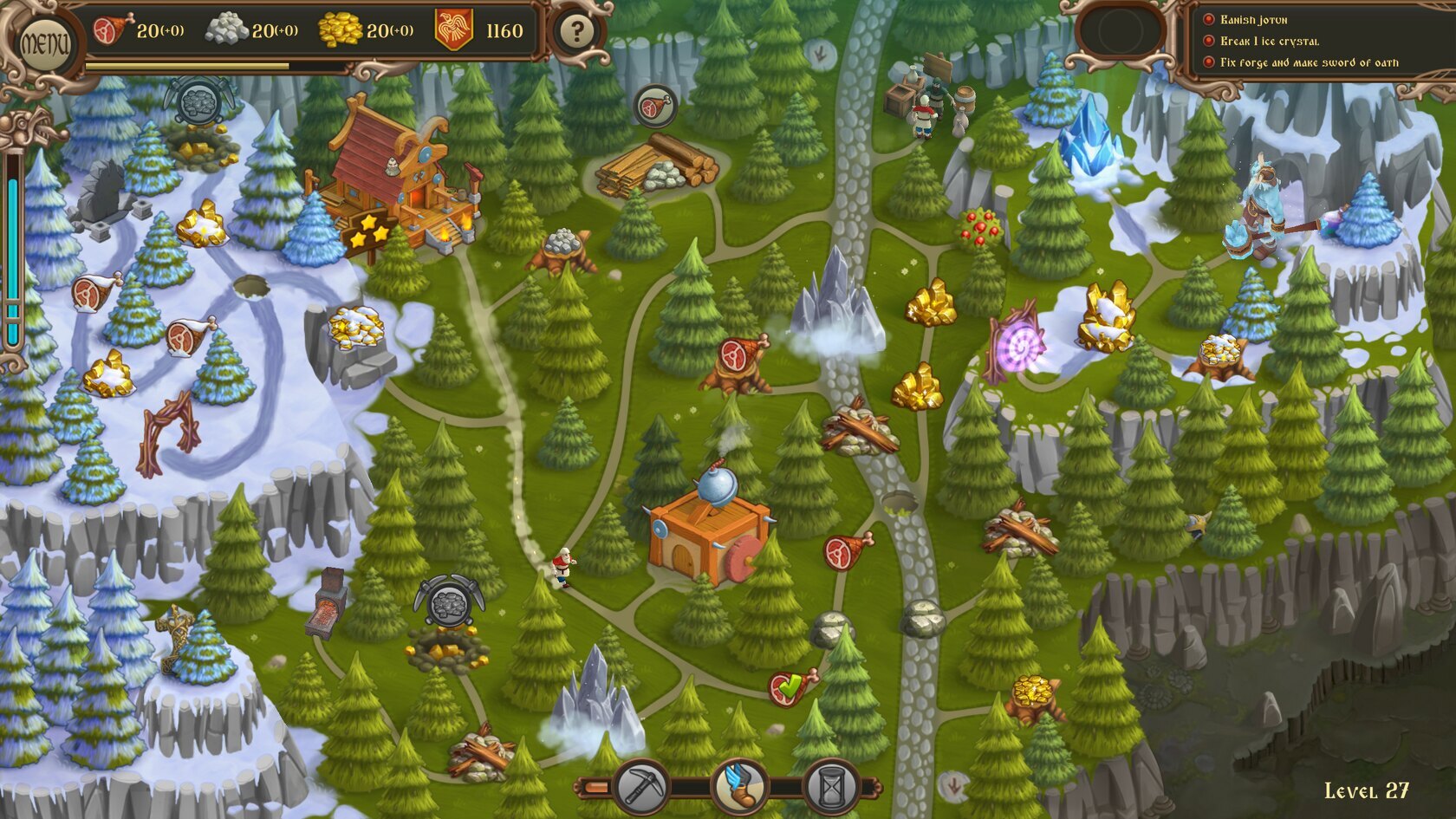Click the question mark help button
Viewport: 1456px width, 819px height.
[575, 34]
